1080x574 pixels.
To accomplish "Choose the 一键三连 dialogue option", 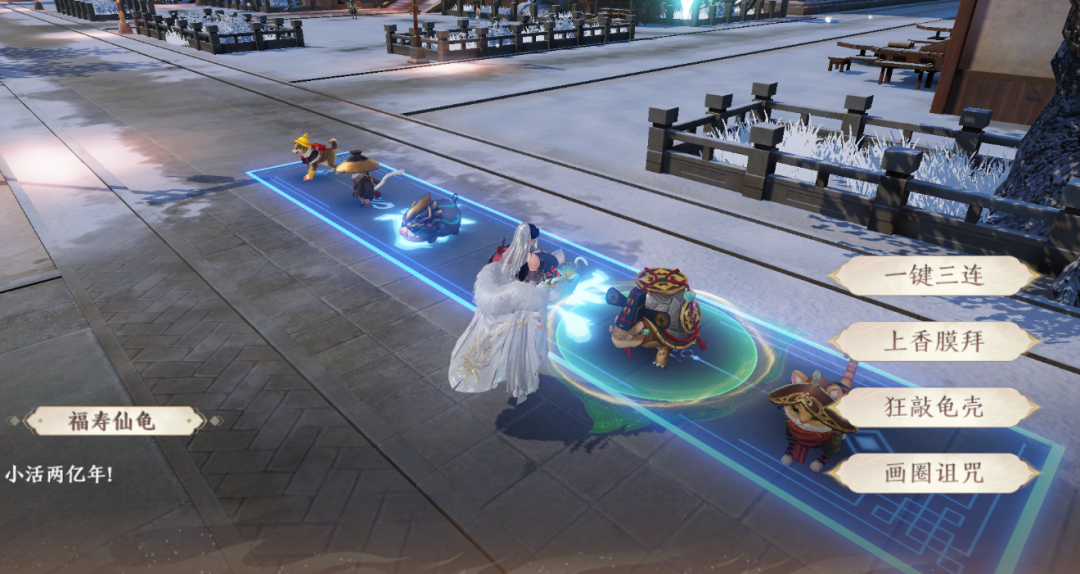I will click(x=934, y=276).
